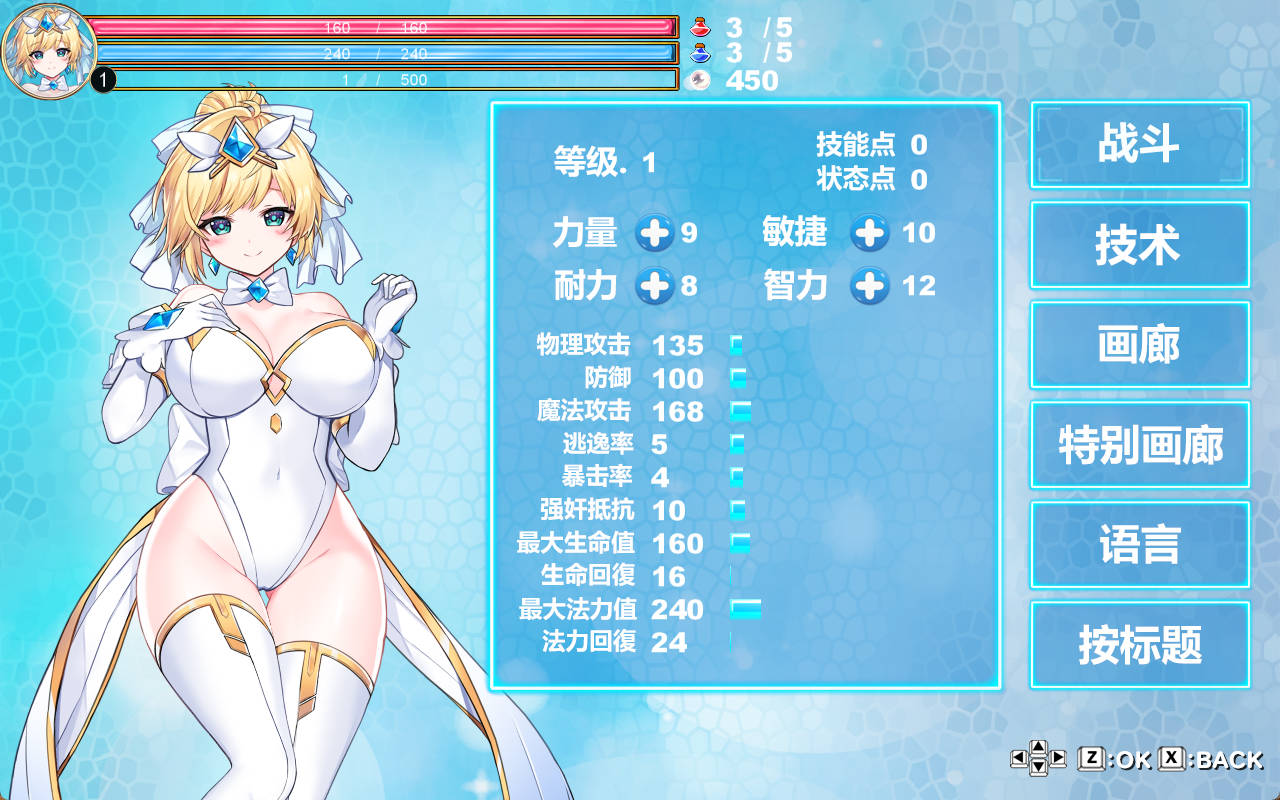
Task: Click the plus icon next to 智力
Action: pos(869,286)
